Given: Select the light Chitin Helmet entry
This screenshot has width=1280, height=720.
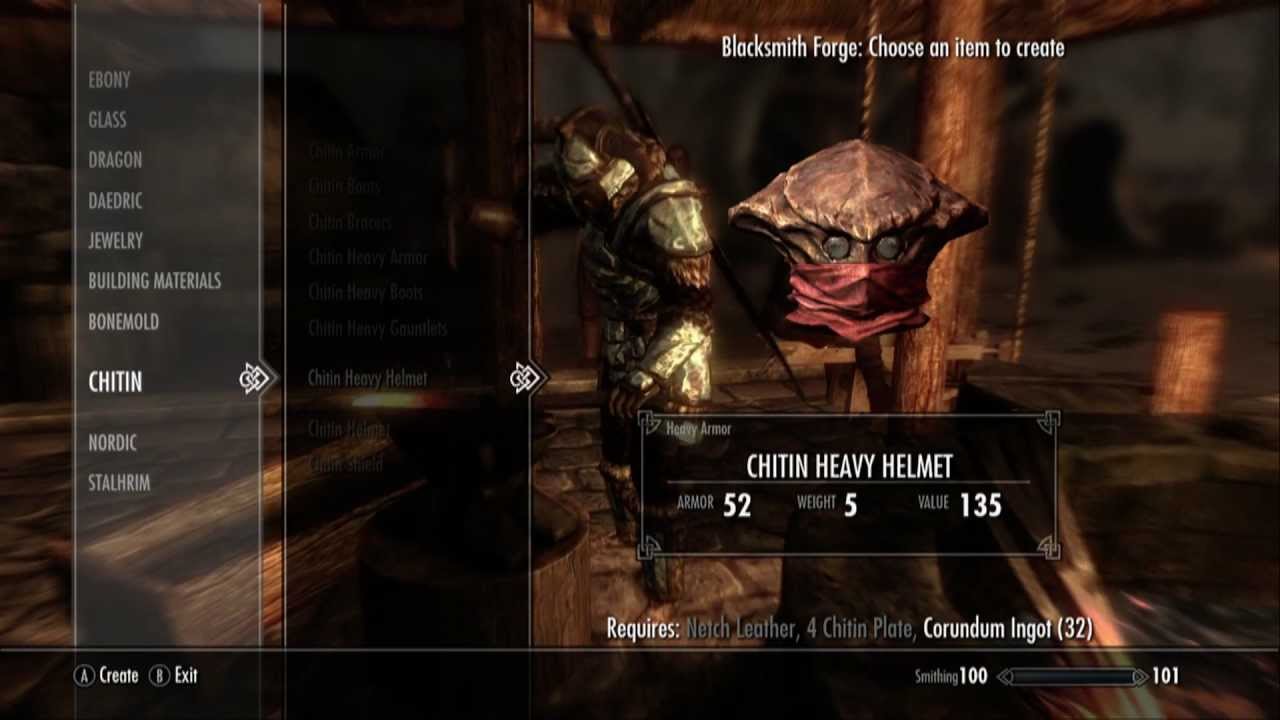Looking at the screenshot, I should coord(349,429).
